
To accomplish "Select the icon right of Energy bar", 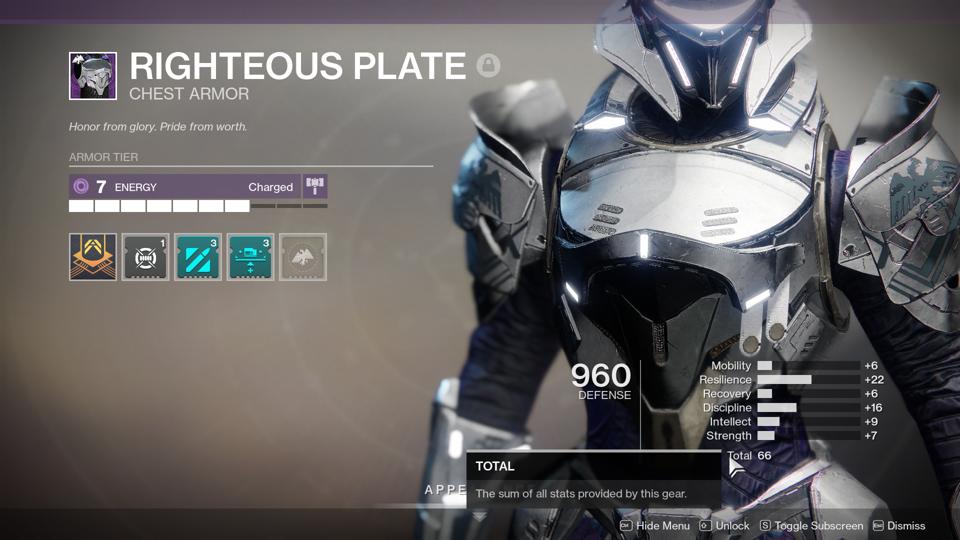I will [x=315, y=187].
